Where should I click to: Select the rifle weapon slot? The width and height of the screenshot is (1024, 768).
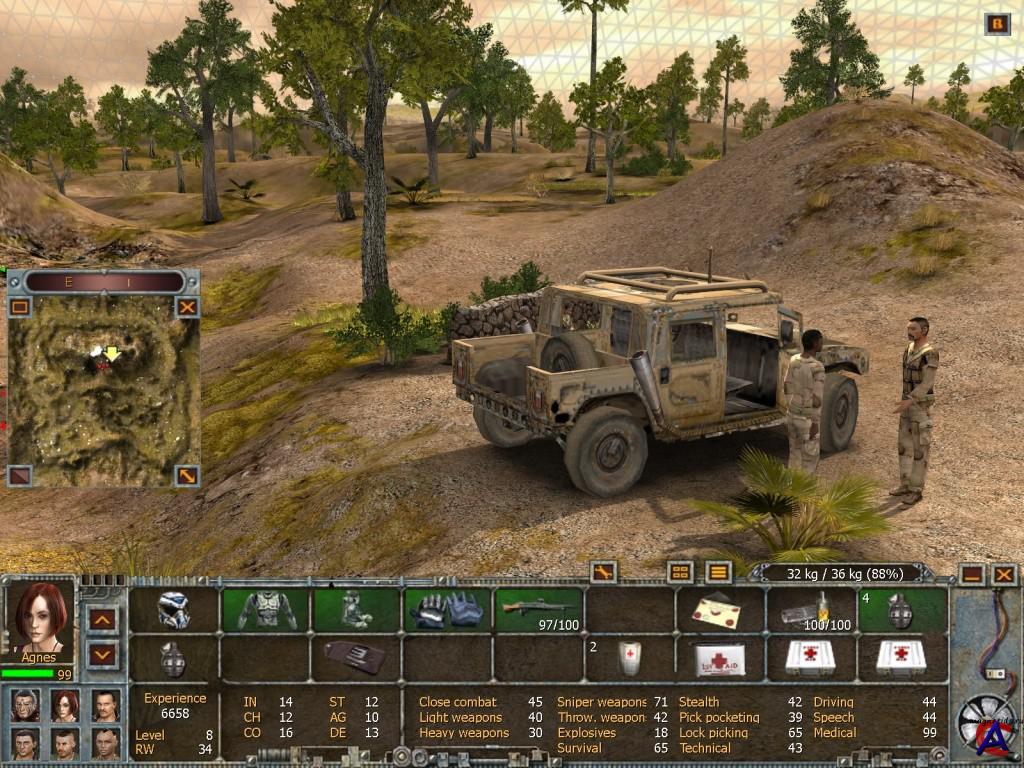(539, 609)
